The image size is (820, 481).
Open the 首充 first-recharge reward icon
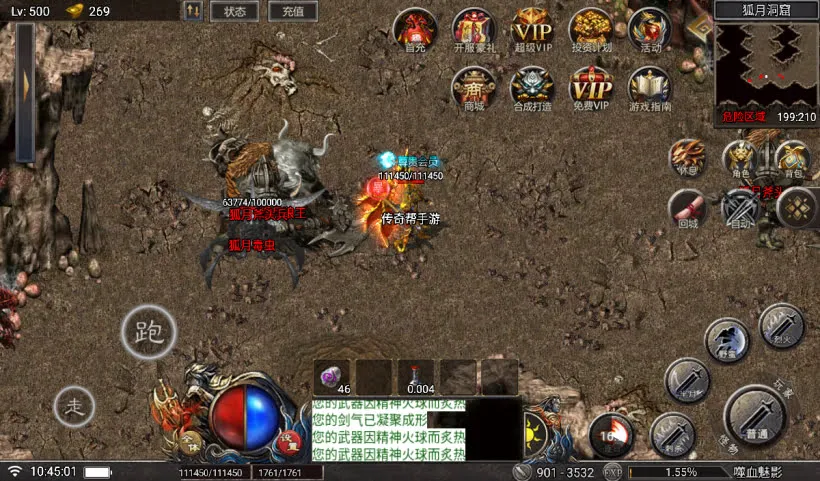415,29
